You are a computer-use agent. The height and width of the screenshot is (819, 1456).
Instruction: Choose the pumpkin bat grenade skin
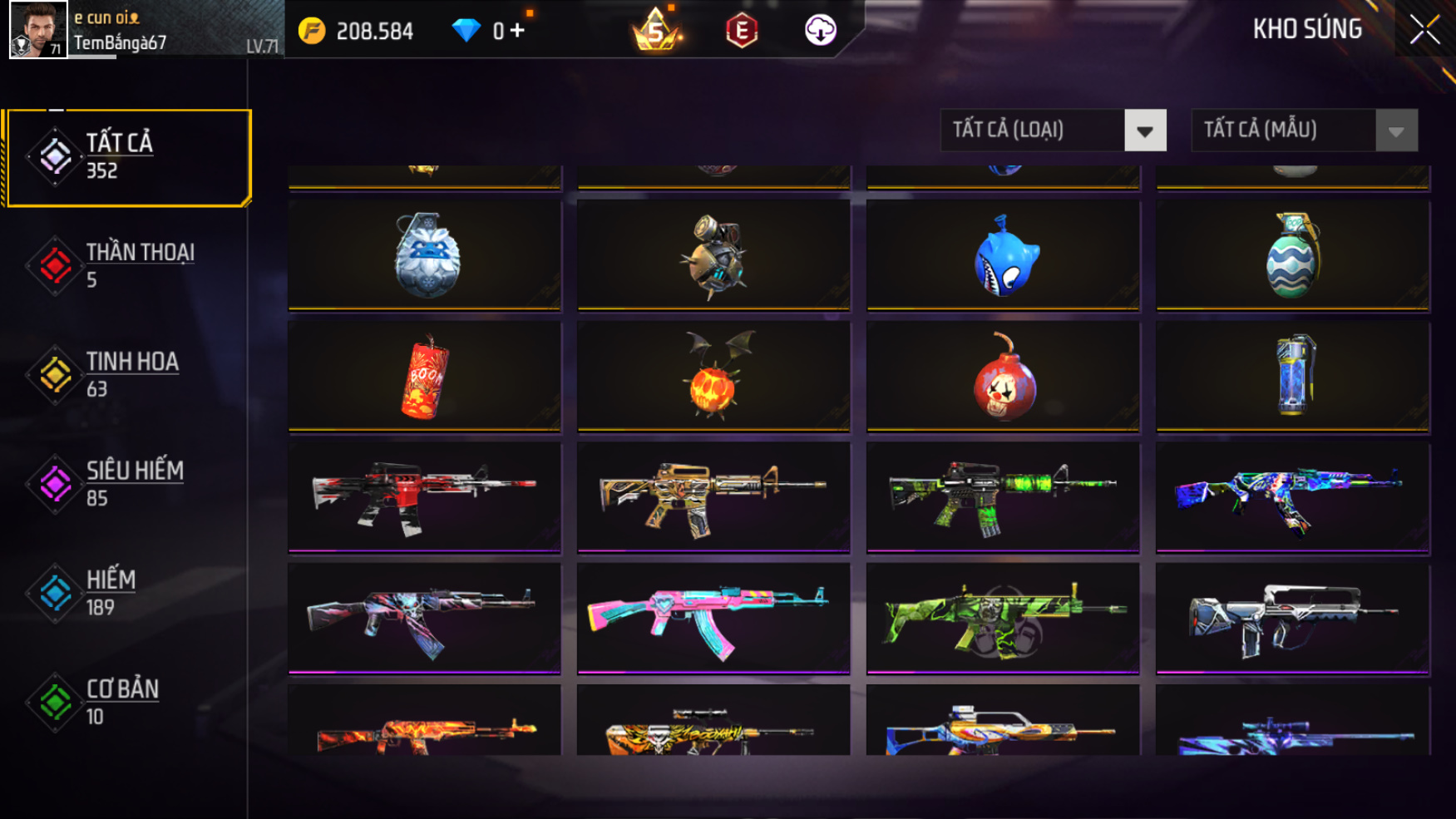[713, 377]
